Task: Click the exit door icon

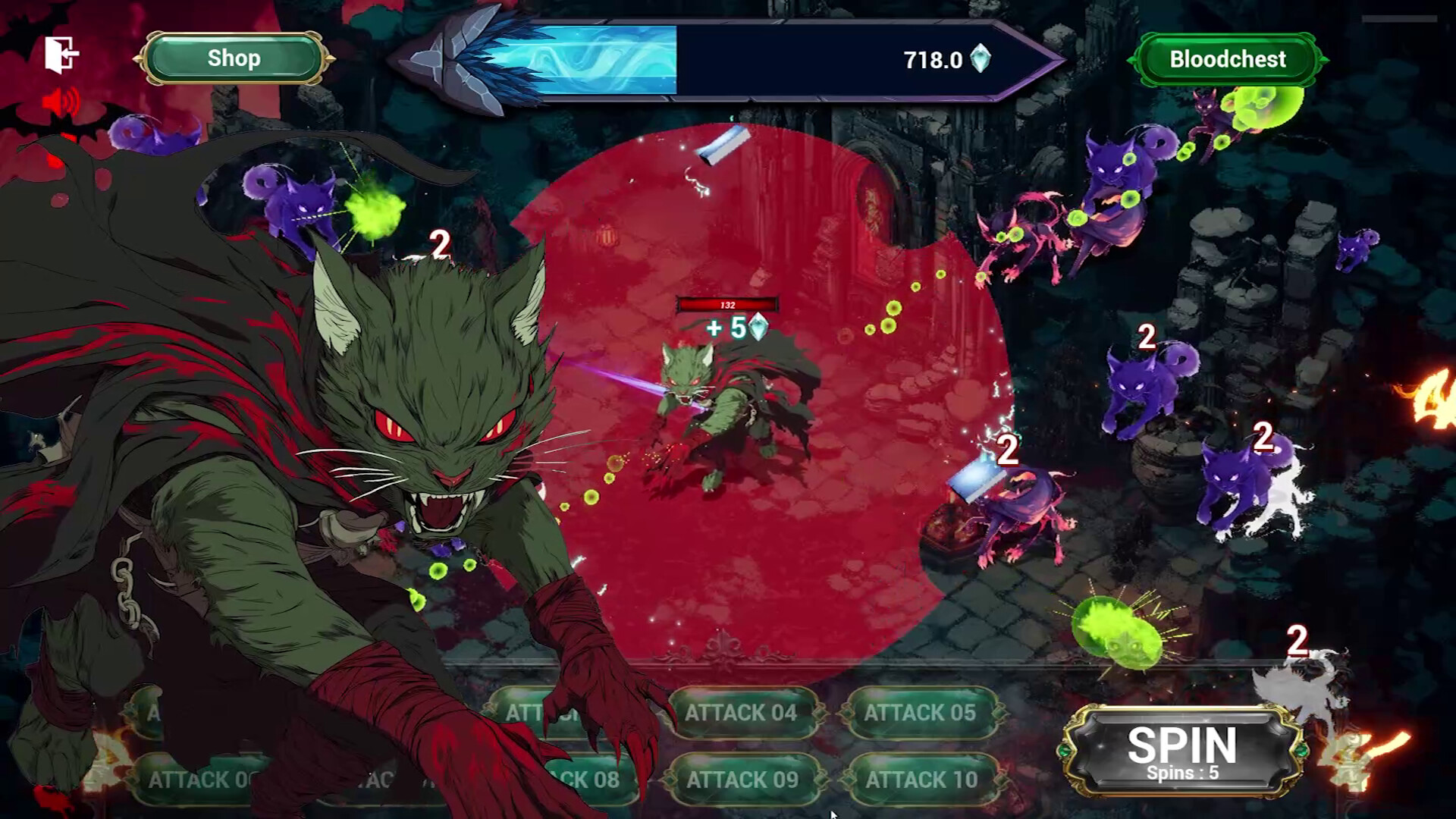Action: click(x=61, y=55)
